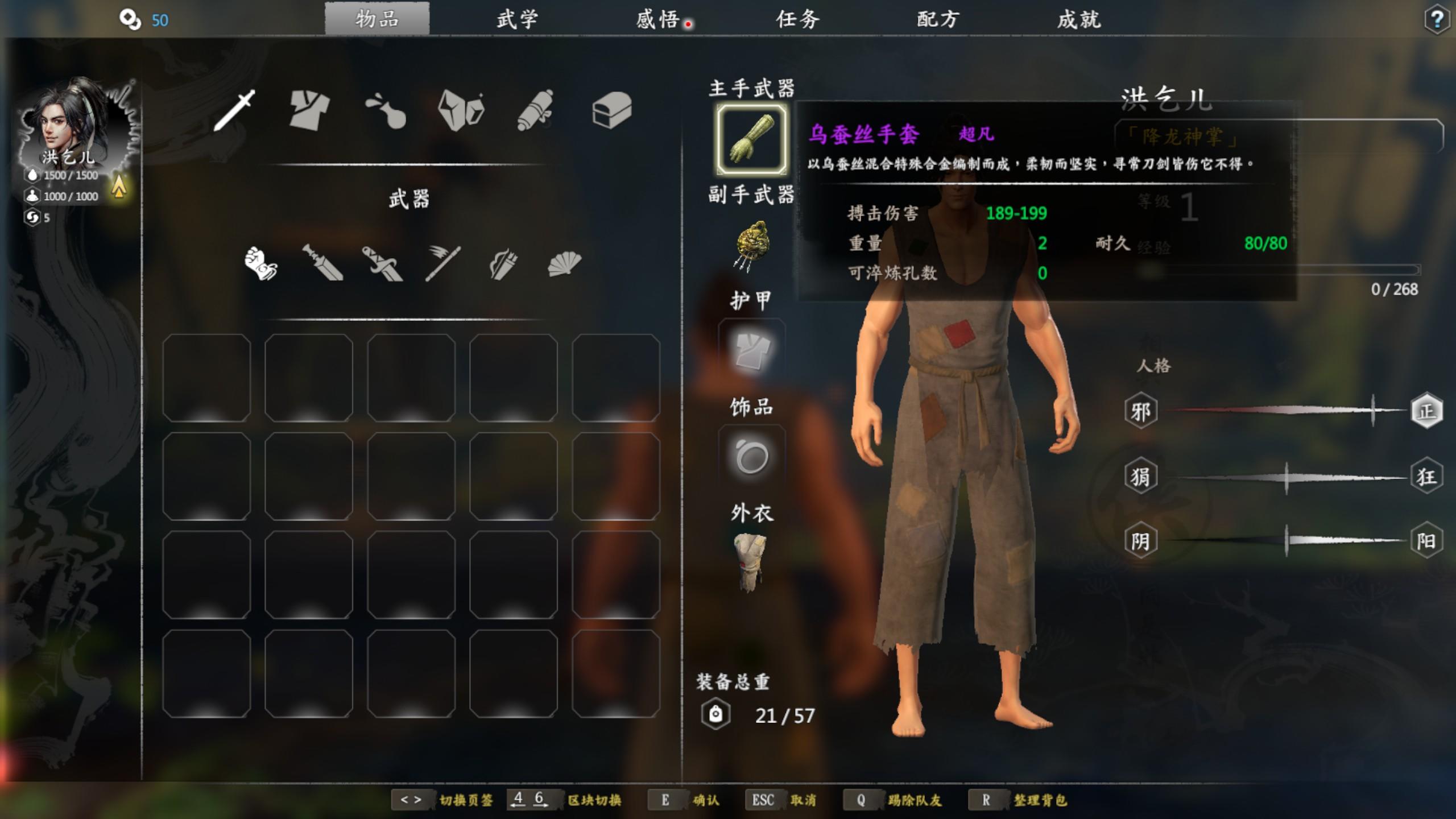This screenshot has height=819, width=1456.
Task: Select the equipped 乌蚕丝手套 main-hand slot
Action: click(x=751, y=139)
